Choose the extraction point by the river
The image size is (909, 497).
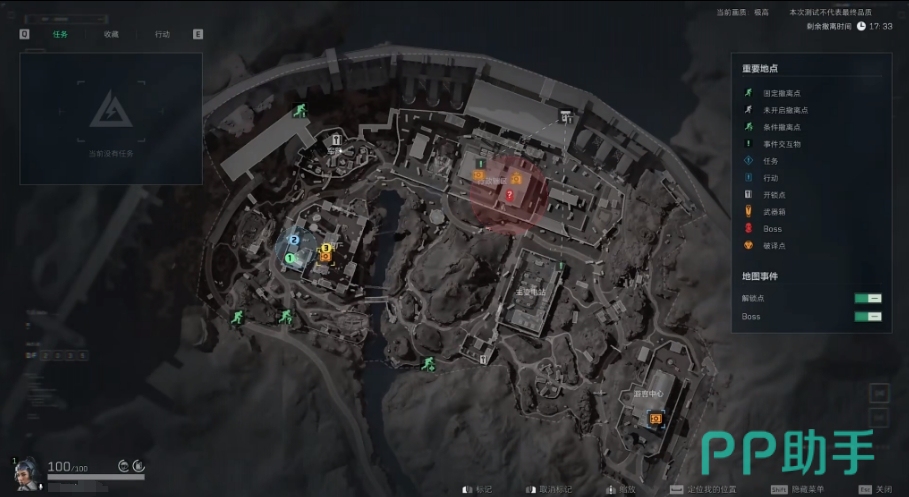pos(428,362)
